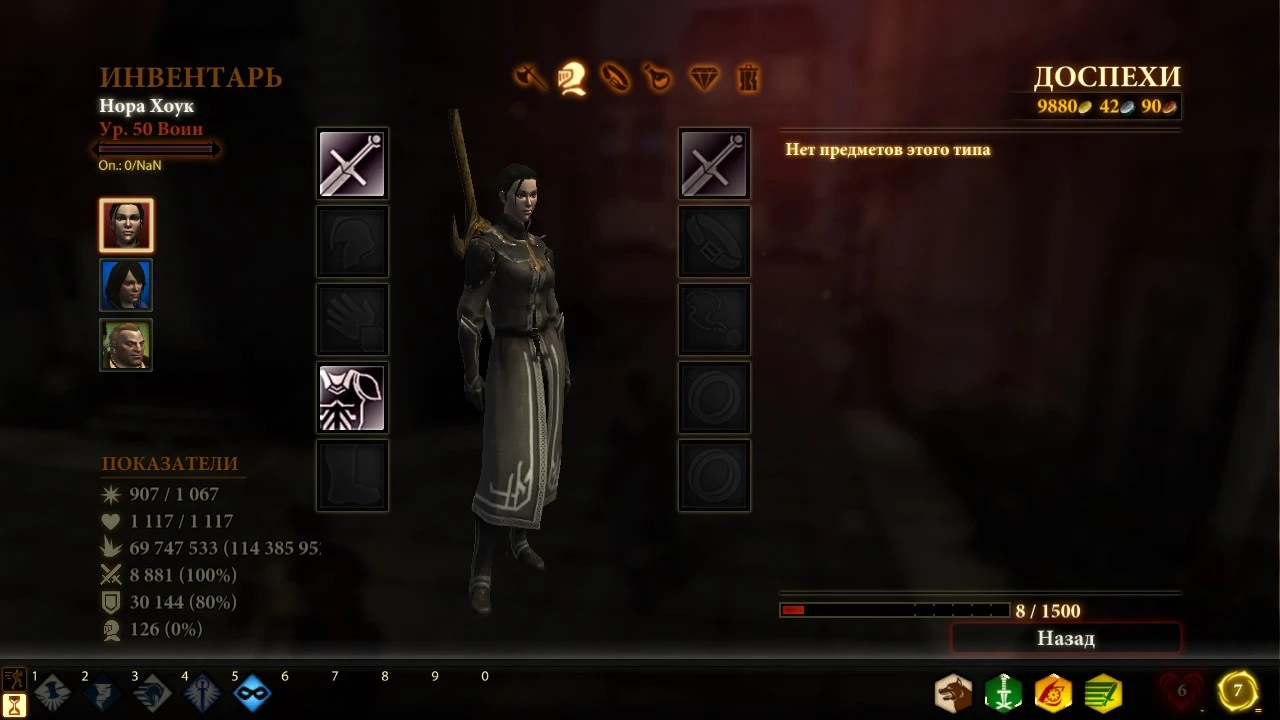Select the equipped chest armor slot
The image size is (1280, 720).
coord(352,397)
